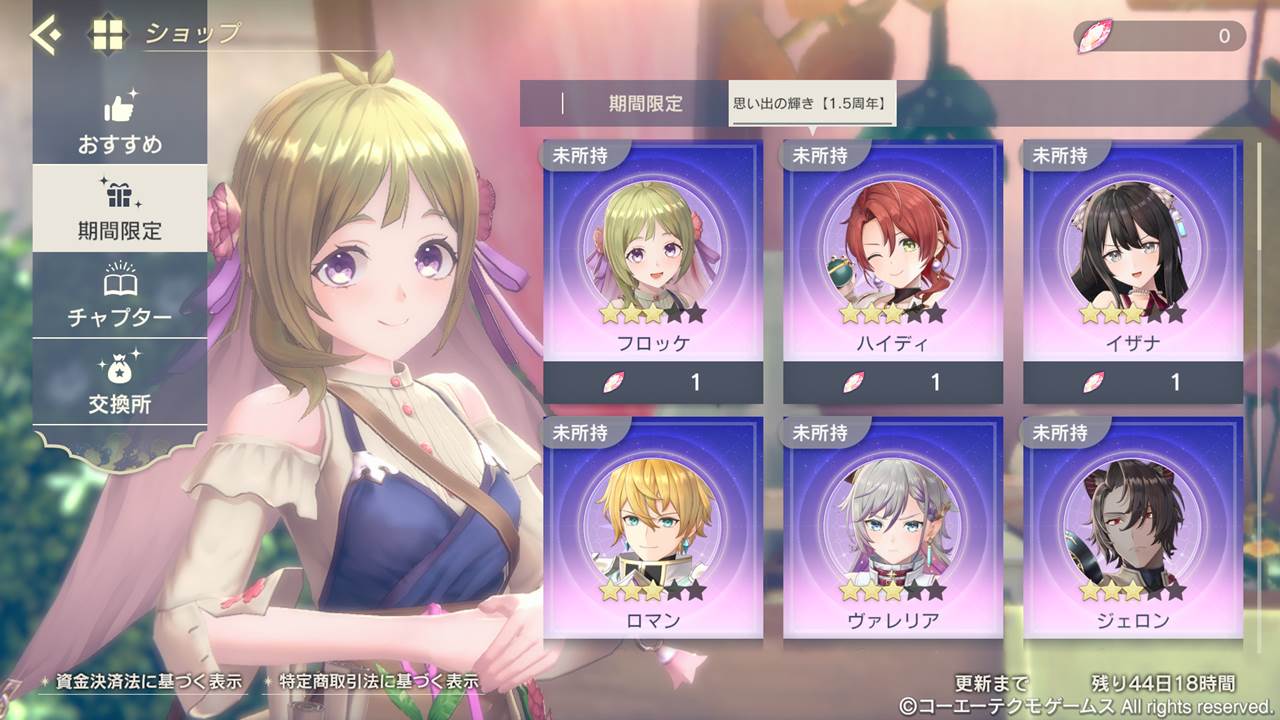
Task: Open the 交換所 exchange category
Action: tap(120, 383)
